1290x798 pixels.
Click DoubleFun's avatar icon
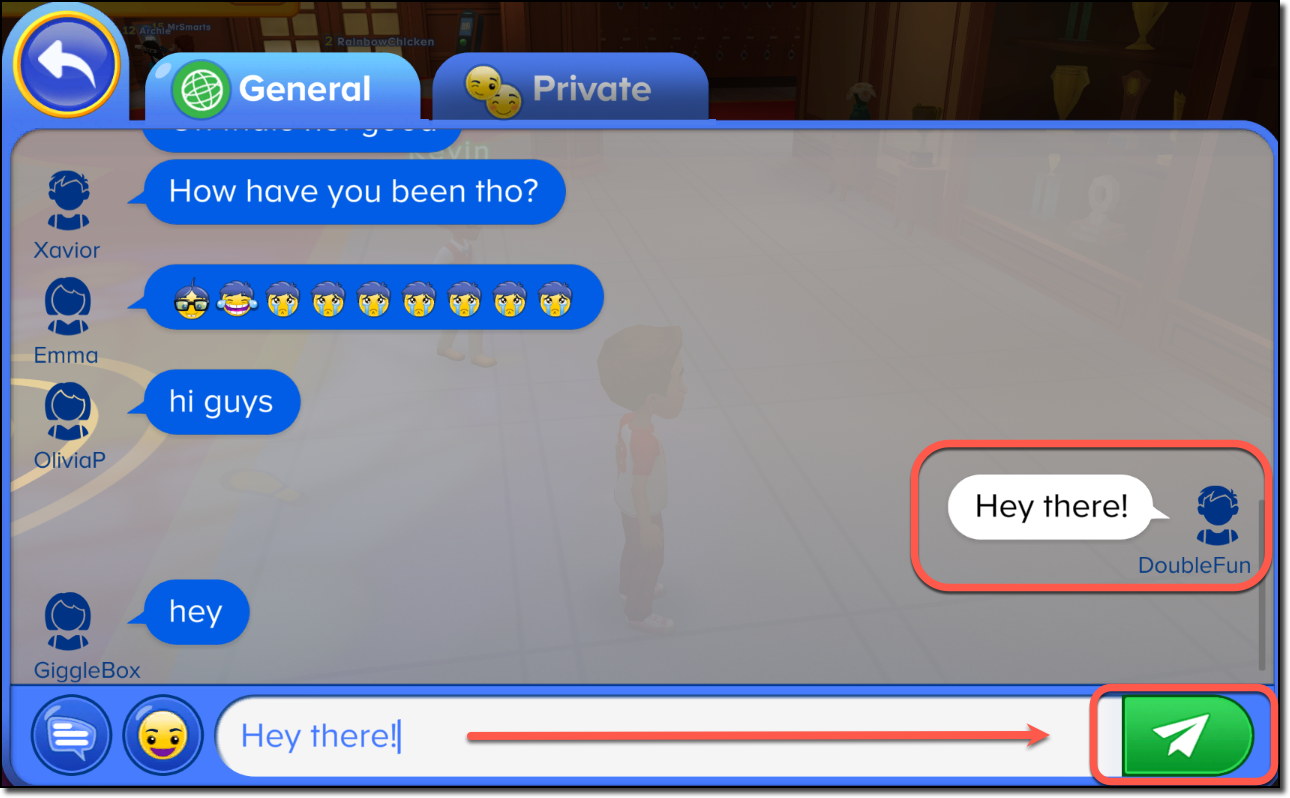(x=1216, y=515)
